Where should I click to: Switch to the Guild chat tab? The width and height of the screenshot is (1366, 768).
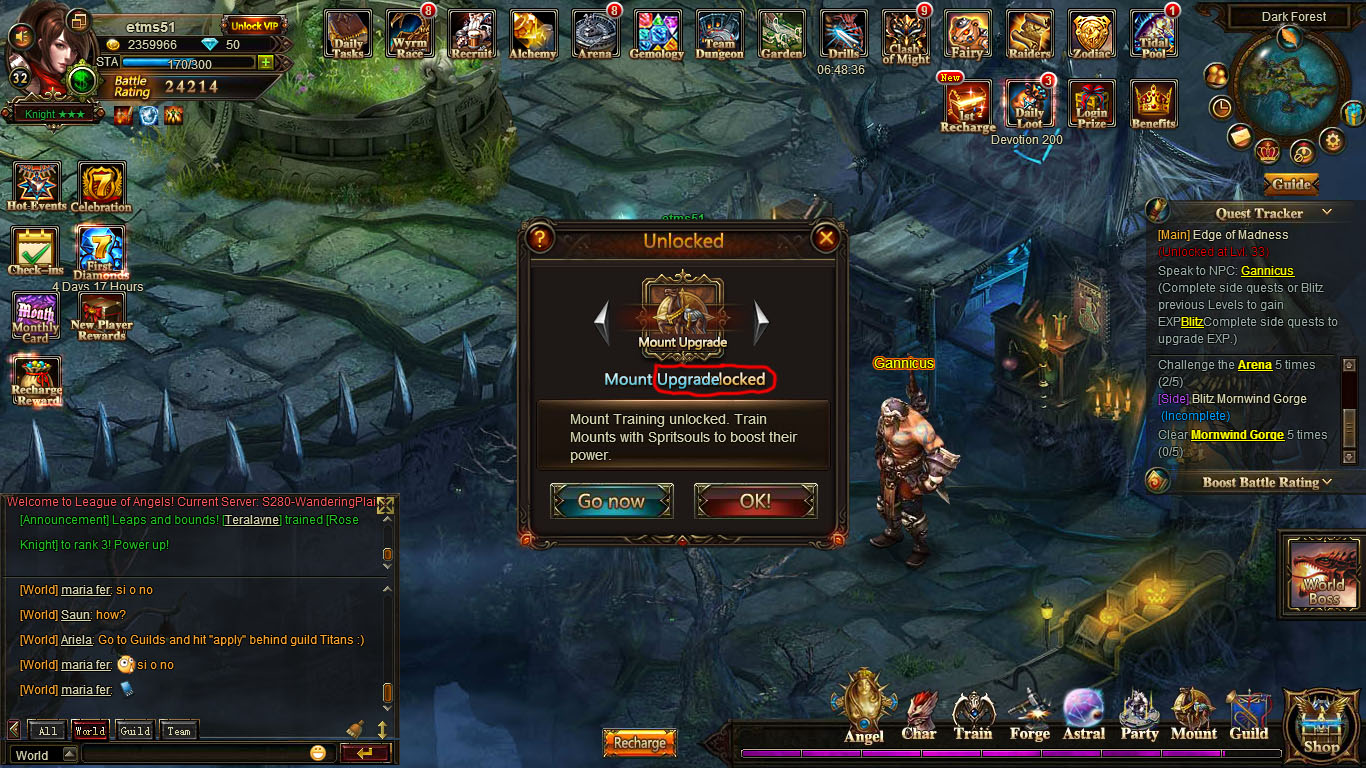point(135,731)
